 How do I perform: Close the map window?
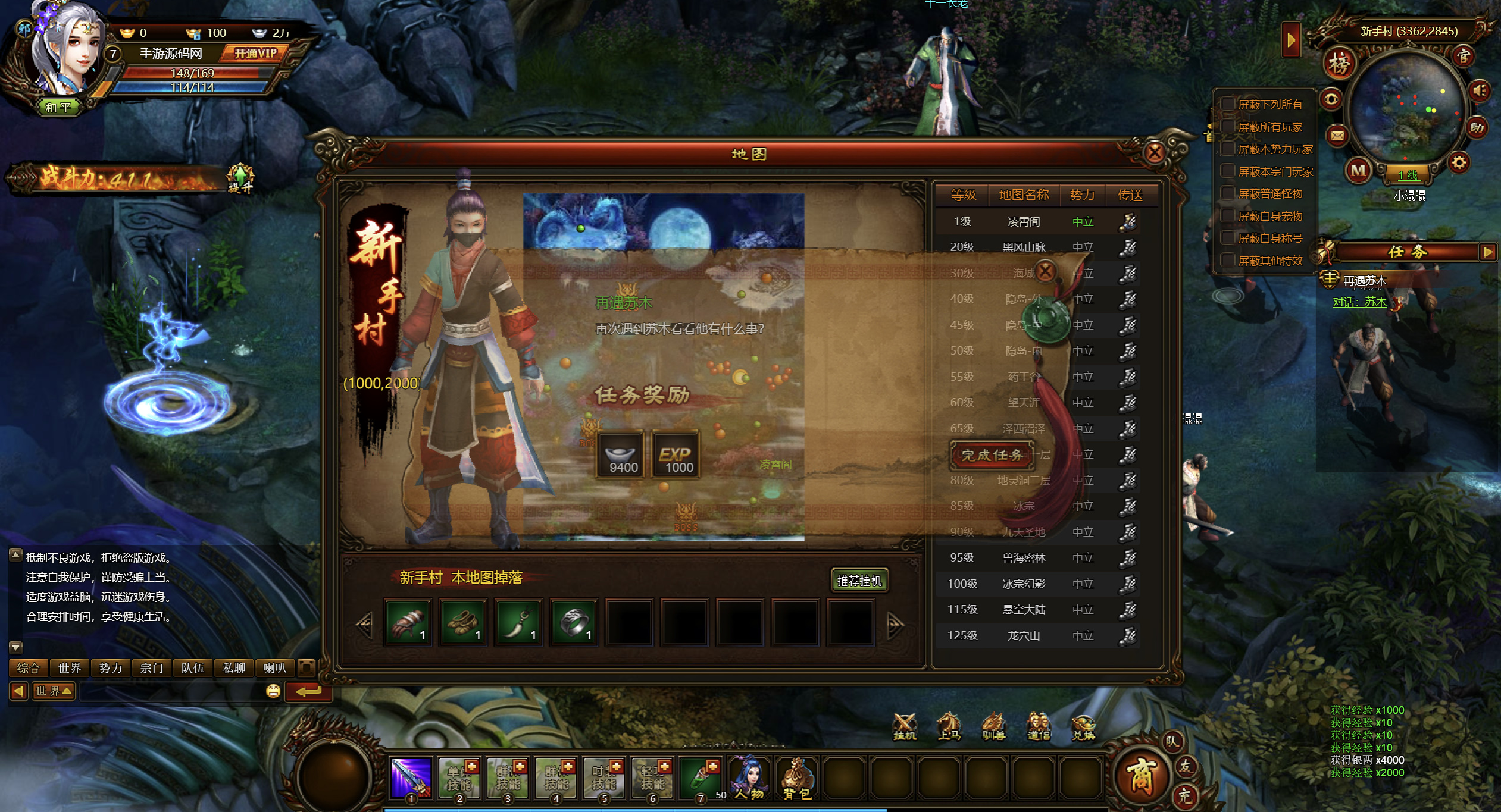click(x=1154, y=153)
